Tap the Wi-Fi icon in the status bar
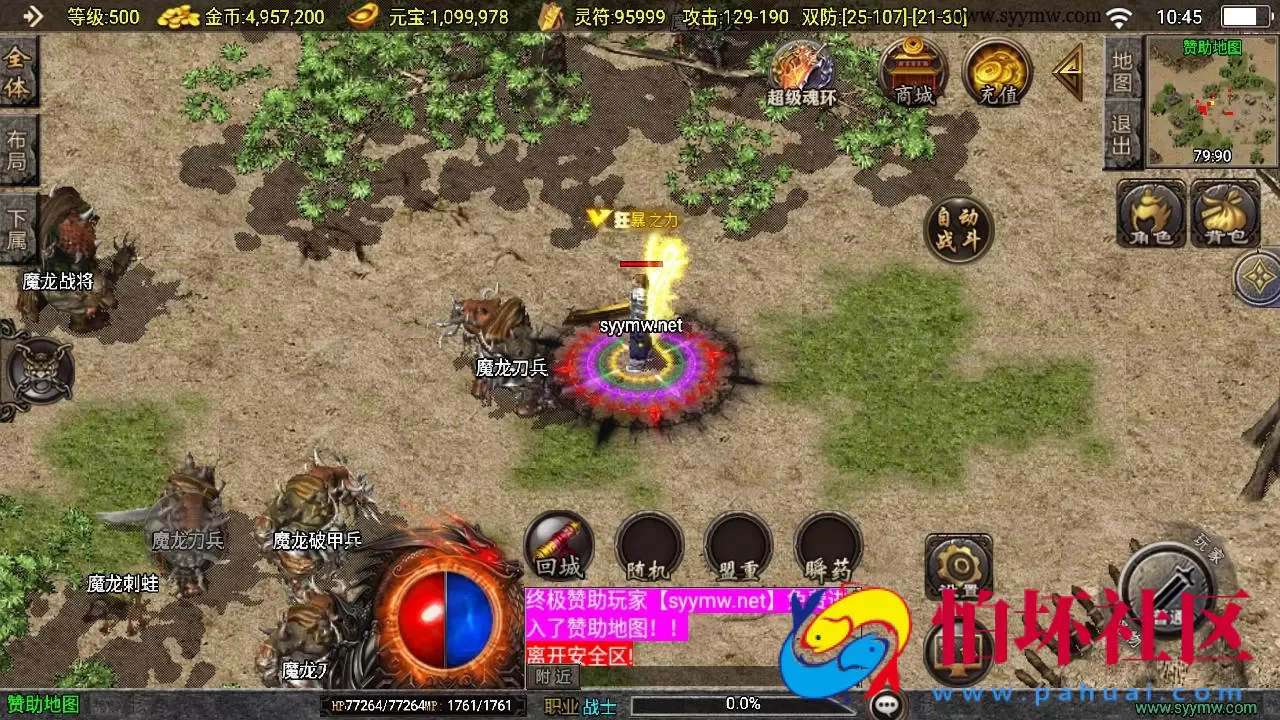The width and height of the screenshot is (1280, 720). [x=1121, y=16]
